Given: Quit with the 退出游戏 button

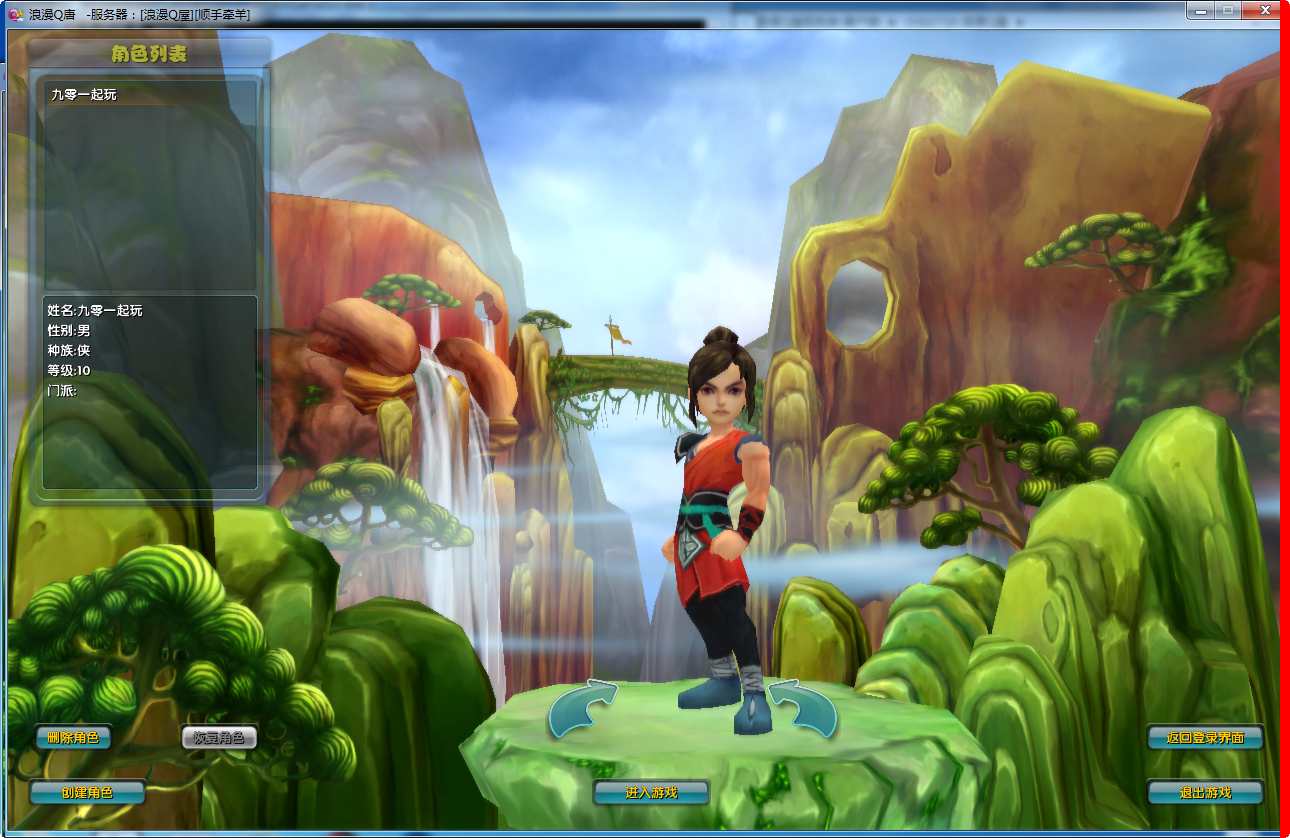Looking at the screenshot, I should [x=1205, y=792].
